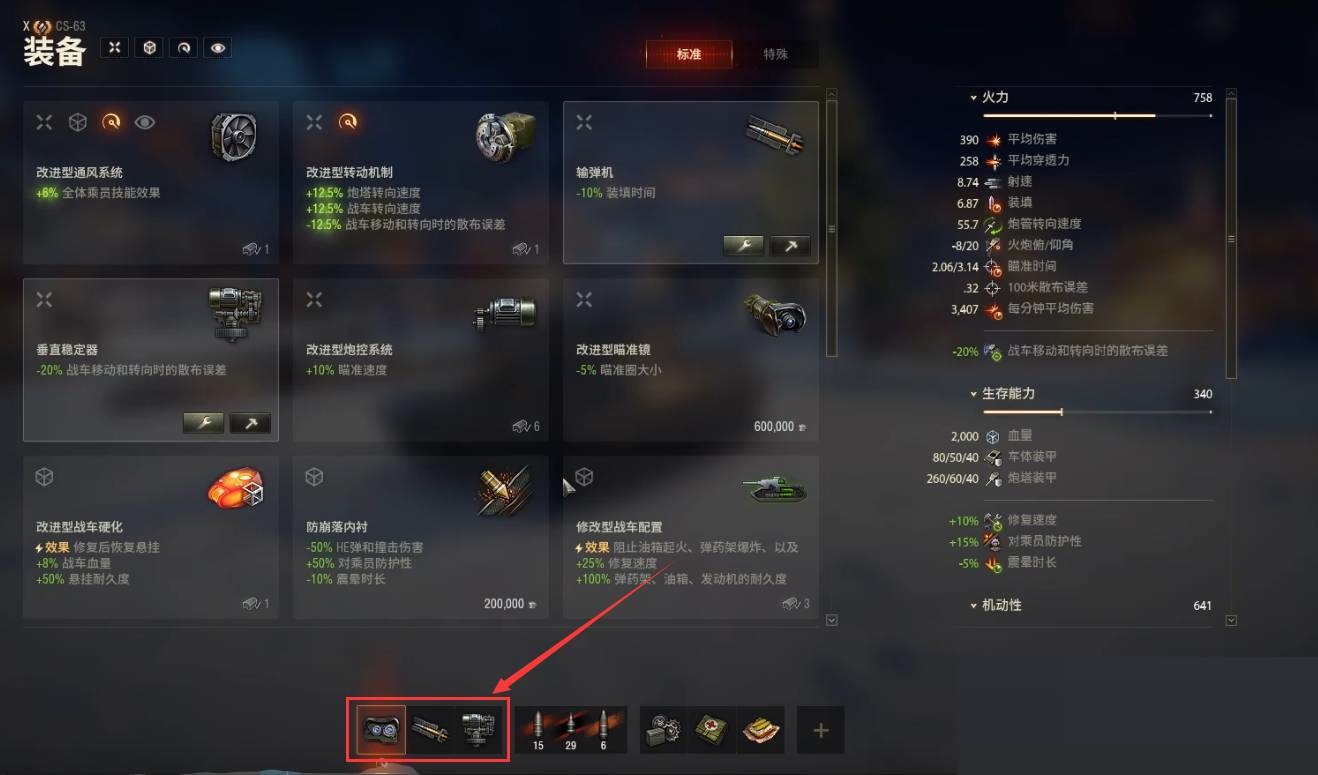Viewport: 1318px width, 775px height.
Task: Click the wrench button under 垂直稳定器
Action: (x=204, y=423)
